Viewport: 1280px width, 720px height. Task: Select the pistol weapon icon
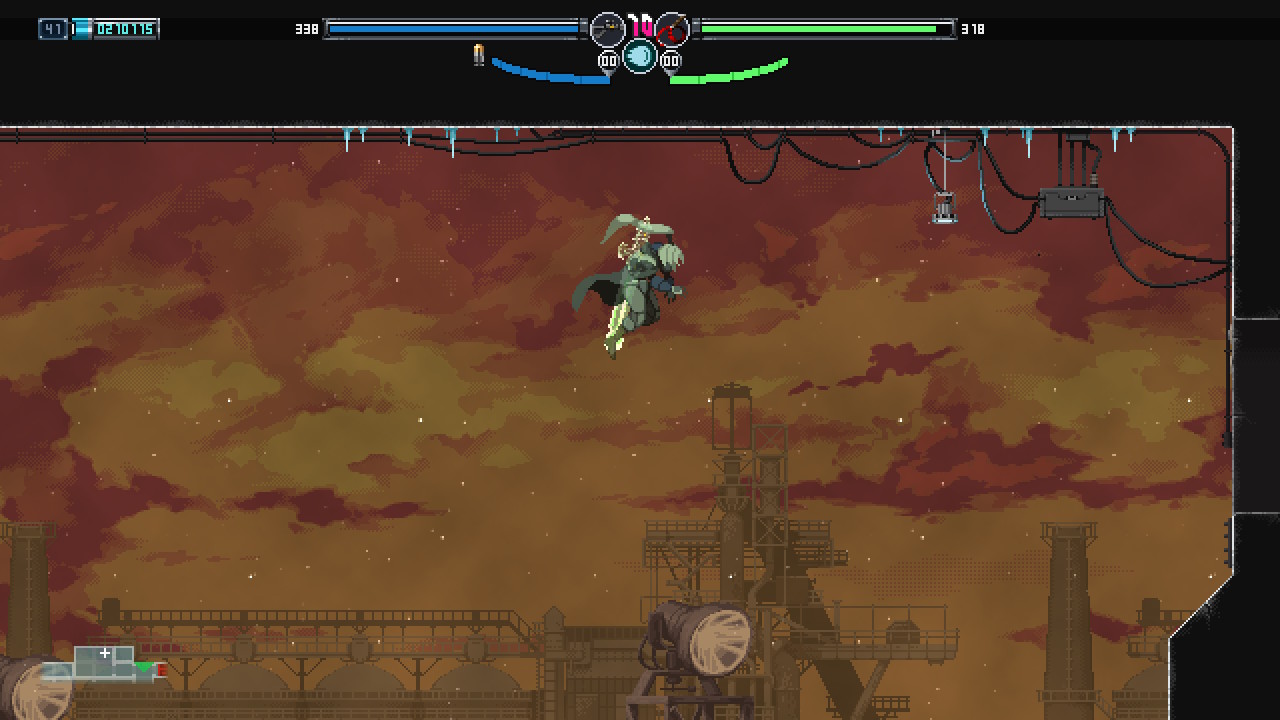pos(607,30)
